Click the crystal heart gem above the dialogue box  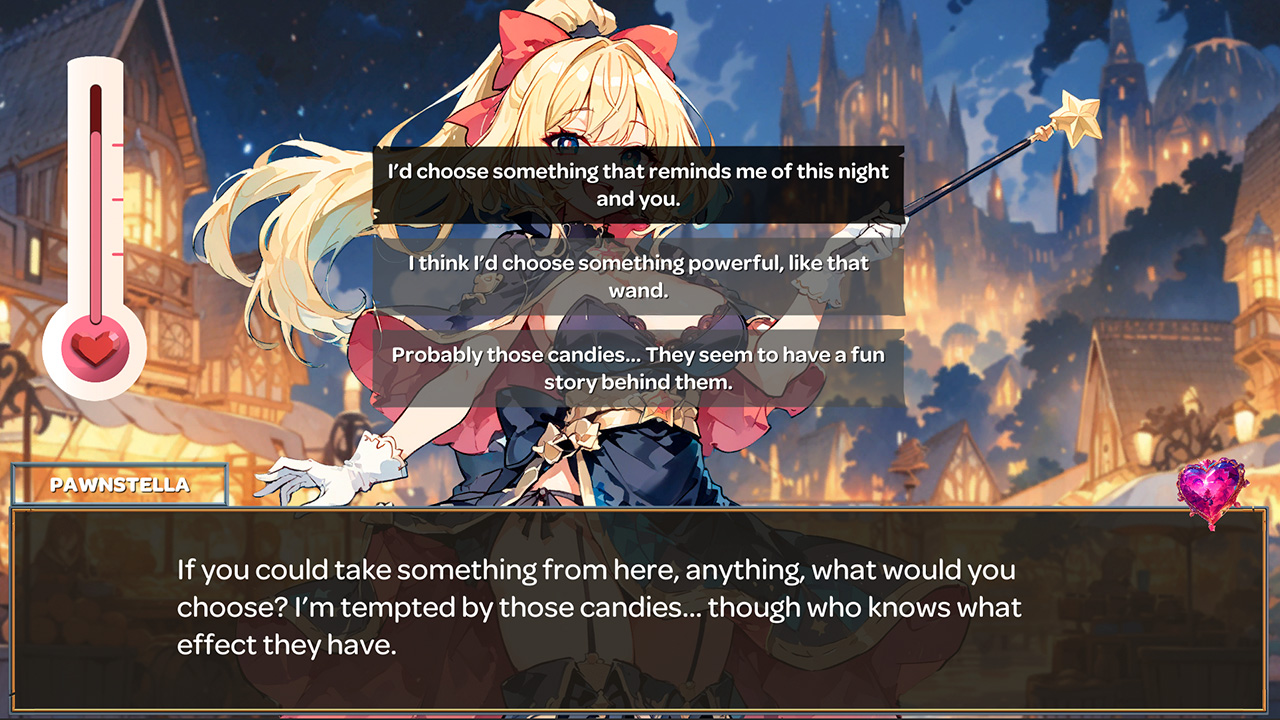pos(1210,489)
